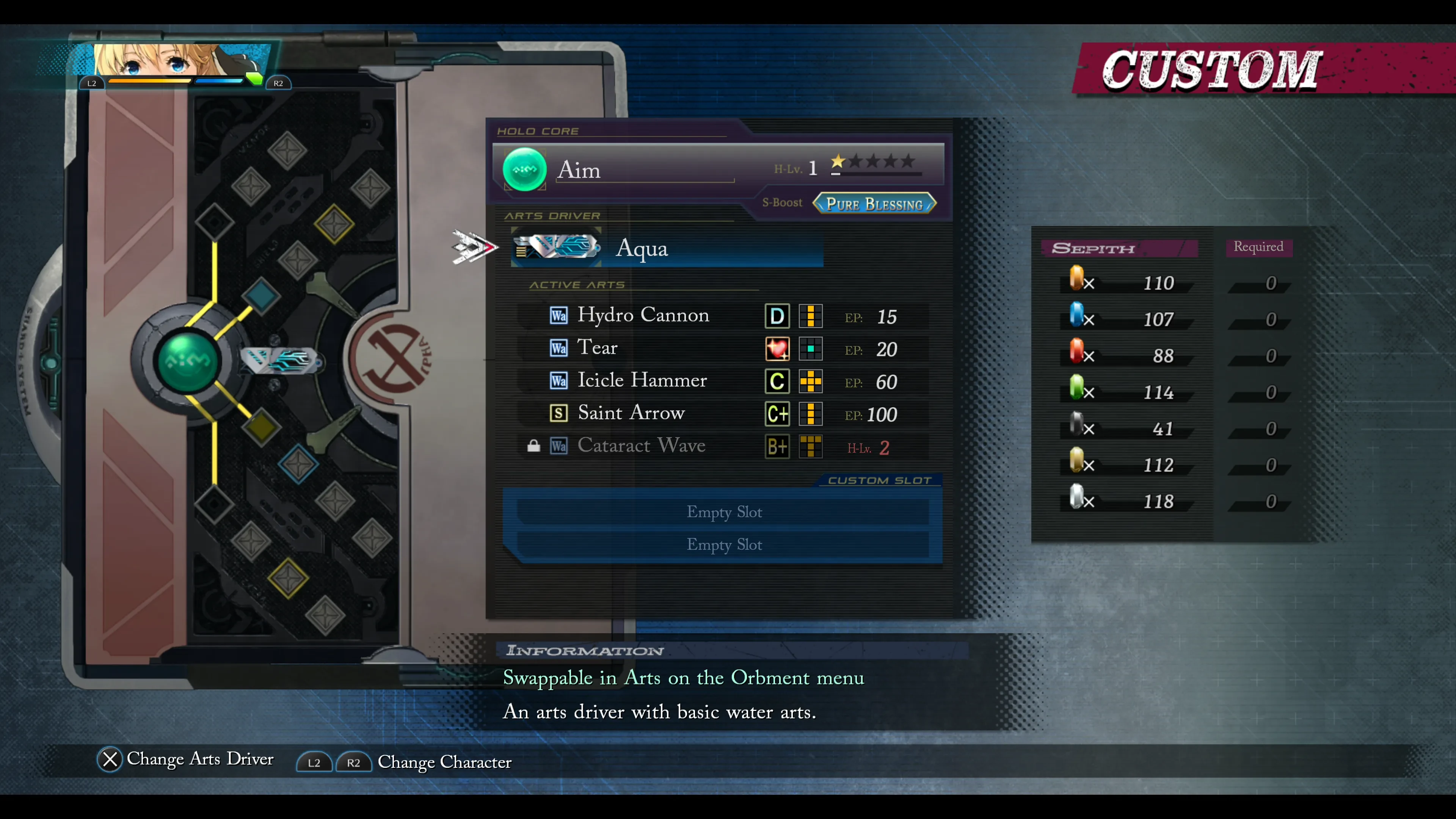Screen dimensions: 1456x819
Task: Select the Wa element icon beside Hydro Cannon
Action: click(x=559, y=316)
